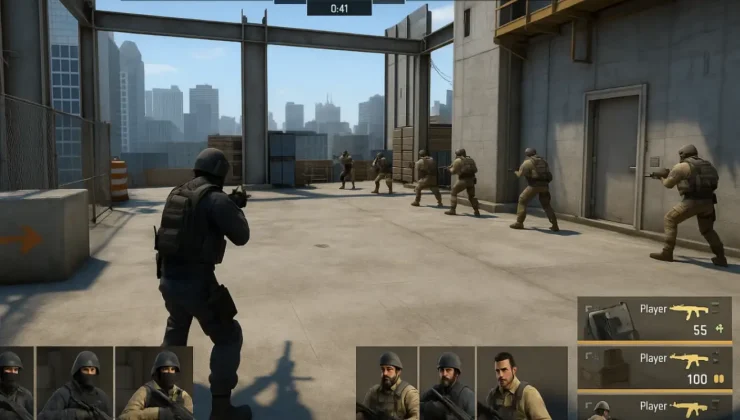
Task: Choose the hooded masked operator portrait
Action: 76,384
